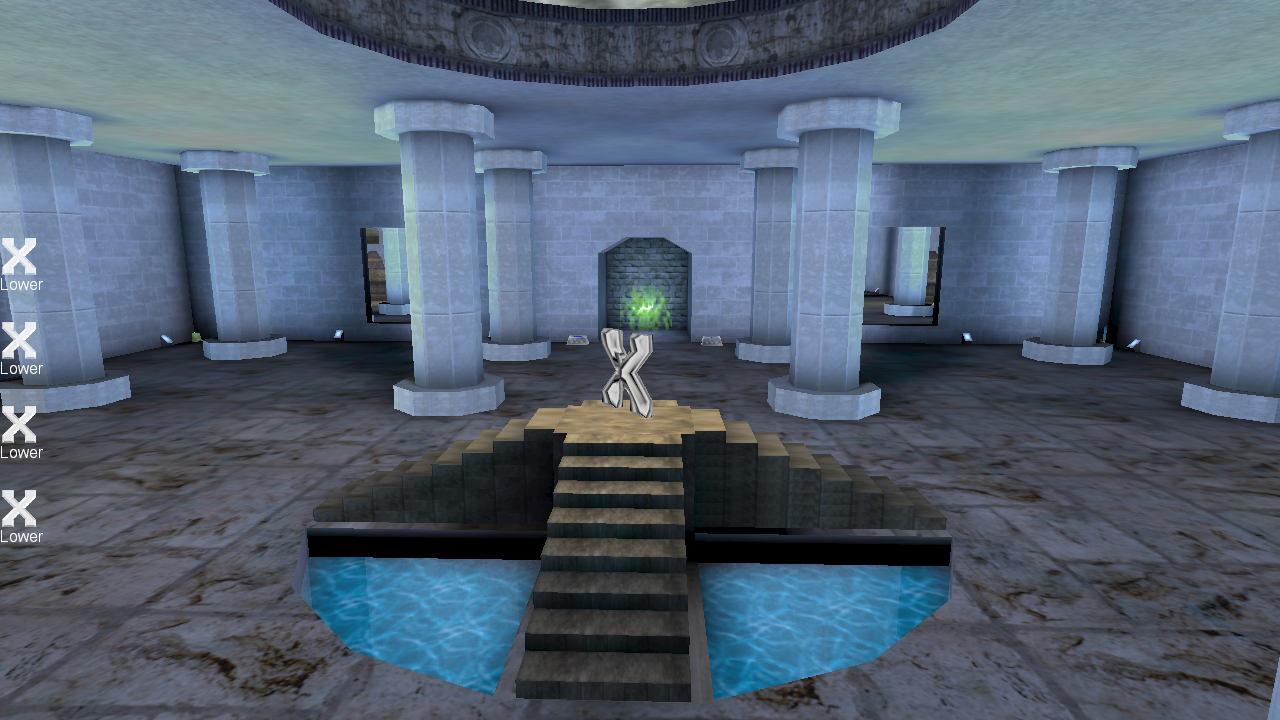The image size is (1280, 720).
Task: Click the second X rune icon in the sidebar
Action: (x=18, y=339)
